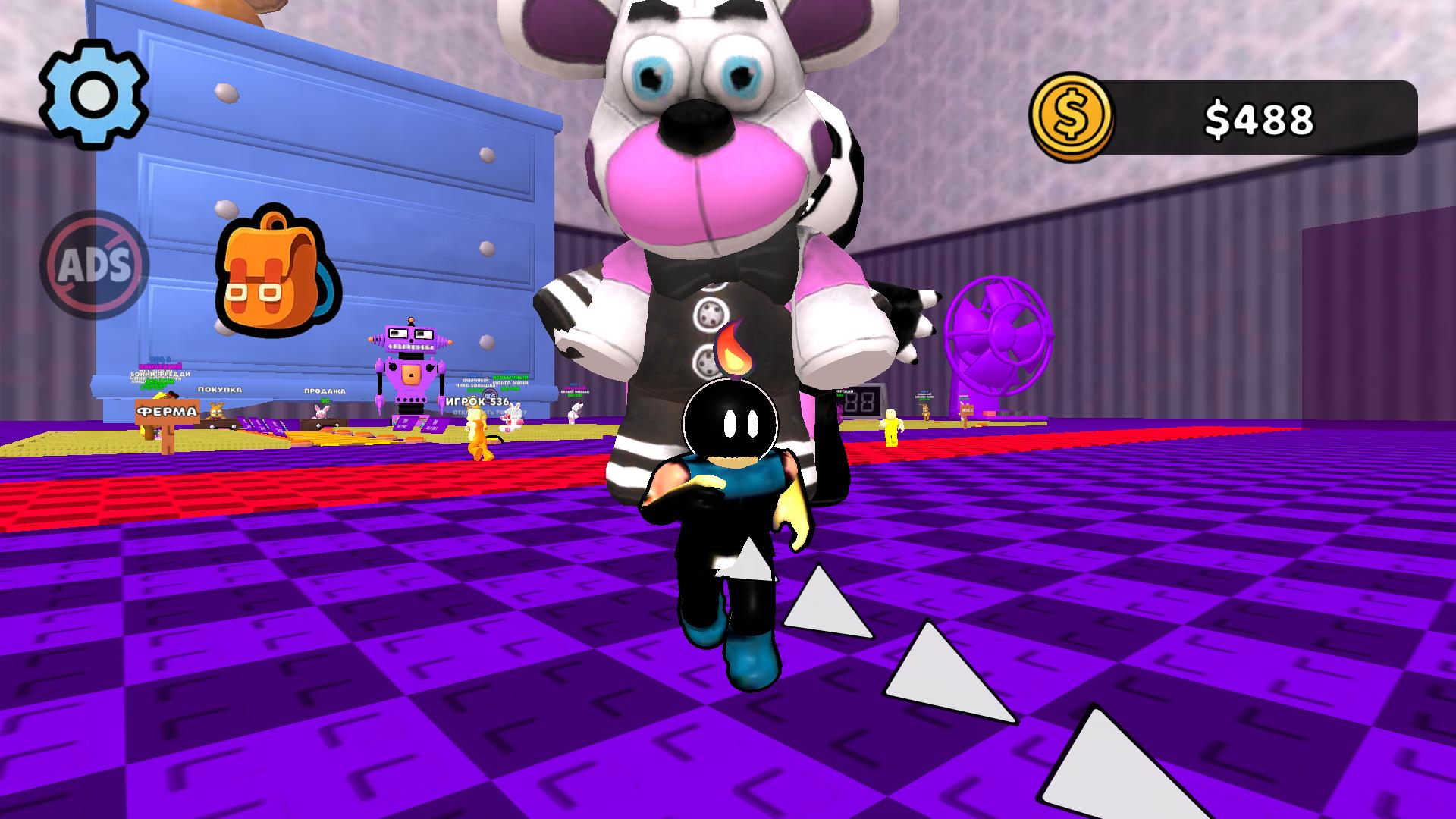Select the giant purple desk fan
Viewport: 1456px width, 819px height.
[999, 334]
